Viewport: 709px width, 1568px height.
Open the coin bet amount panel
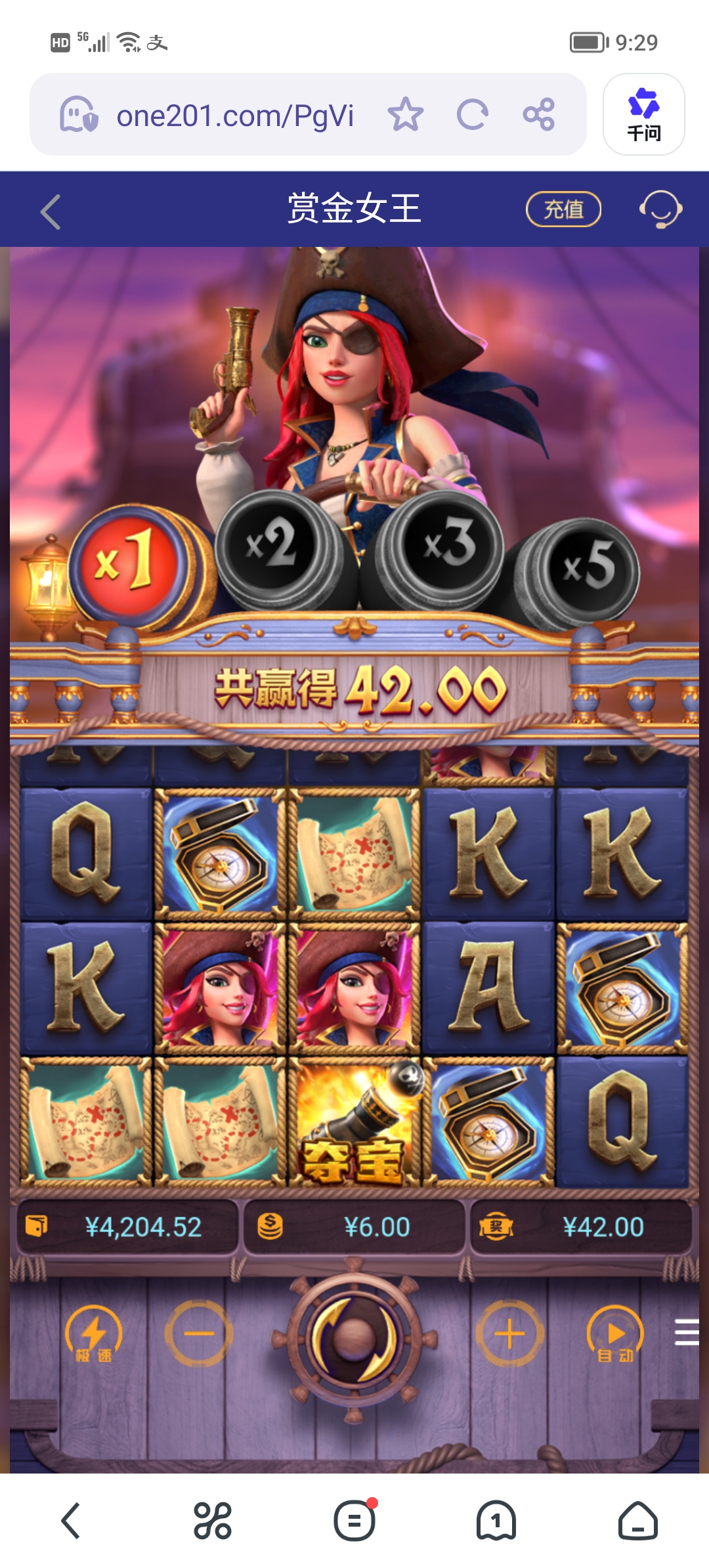tap(354, 1227)
